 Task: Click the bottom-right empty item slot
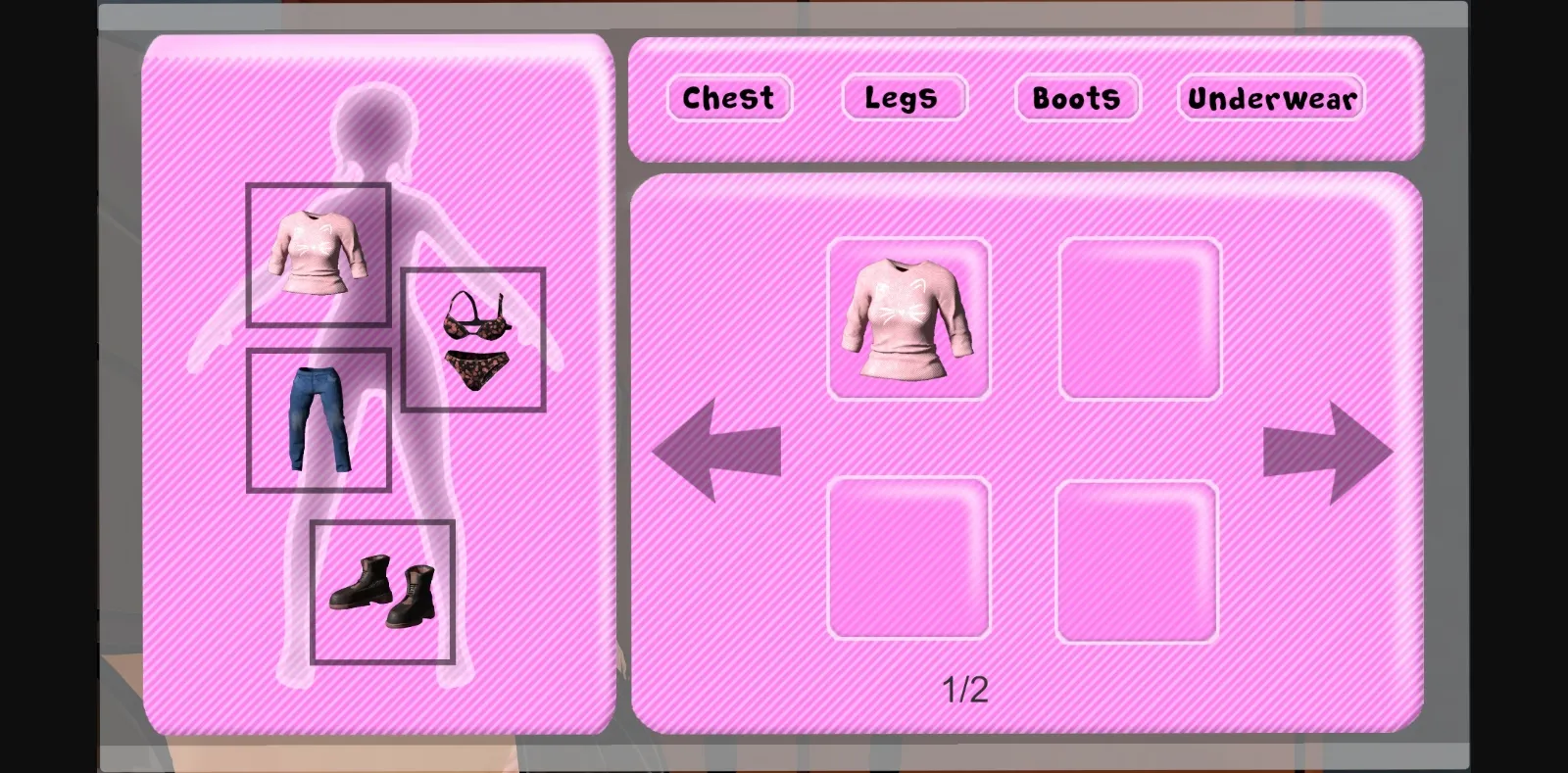pos(1140,558)
